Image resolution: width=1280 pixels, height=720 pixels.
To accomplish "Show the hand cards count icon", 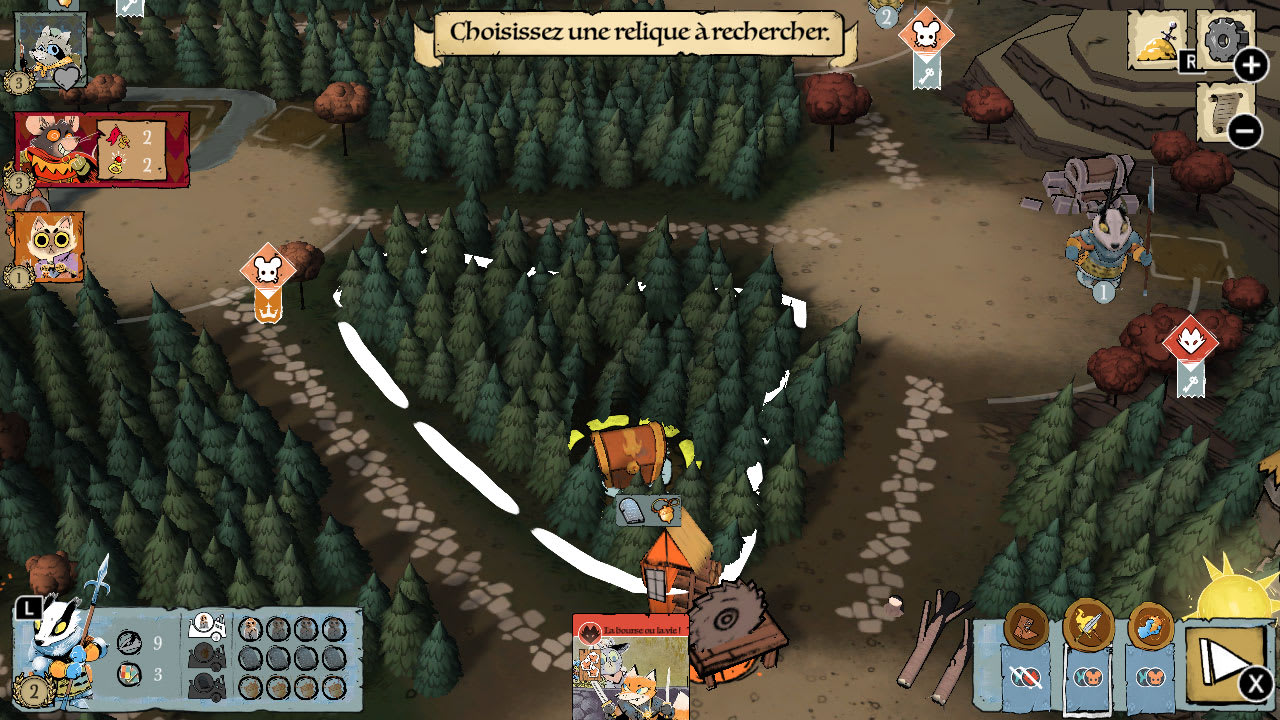I will pyautogui.click(x=128, y=674).
